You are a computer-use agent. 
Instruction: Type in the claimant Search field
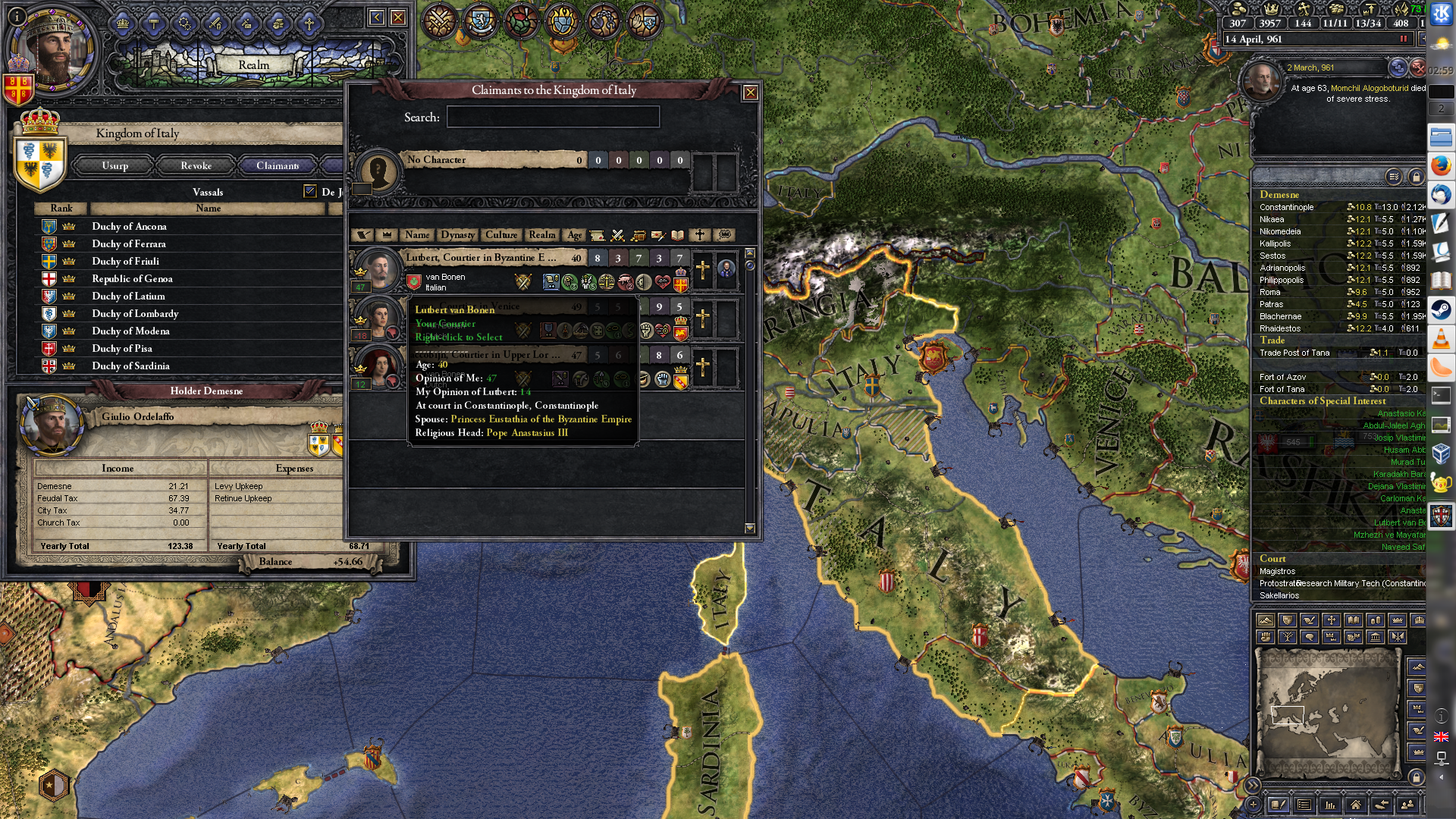[x=553, y=118]
